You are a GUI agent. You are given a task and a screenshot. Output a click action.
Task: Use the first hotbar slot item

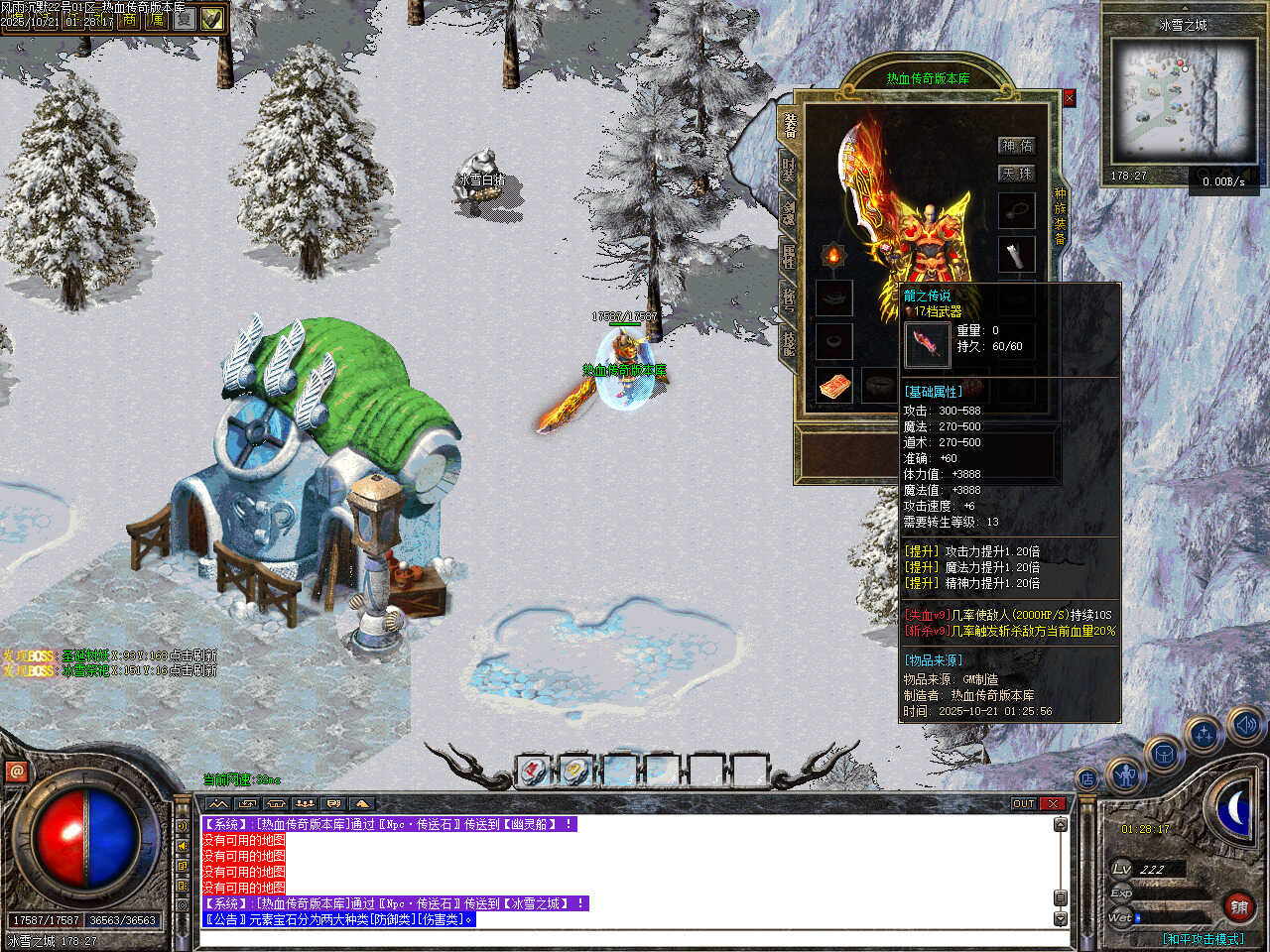533,770
